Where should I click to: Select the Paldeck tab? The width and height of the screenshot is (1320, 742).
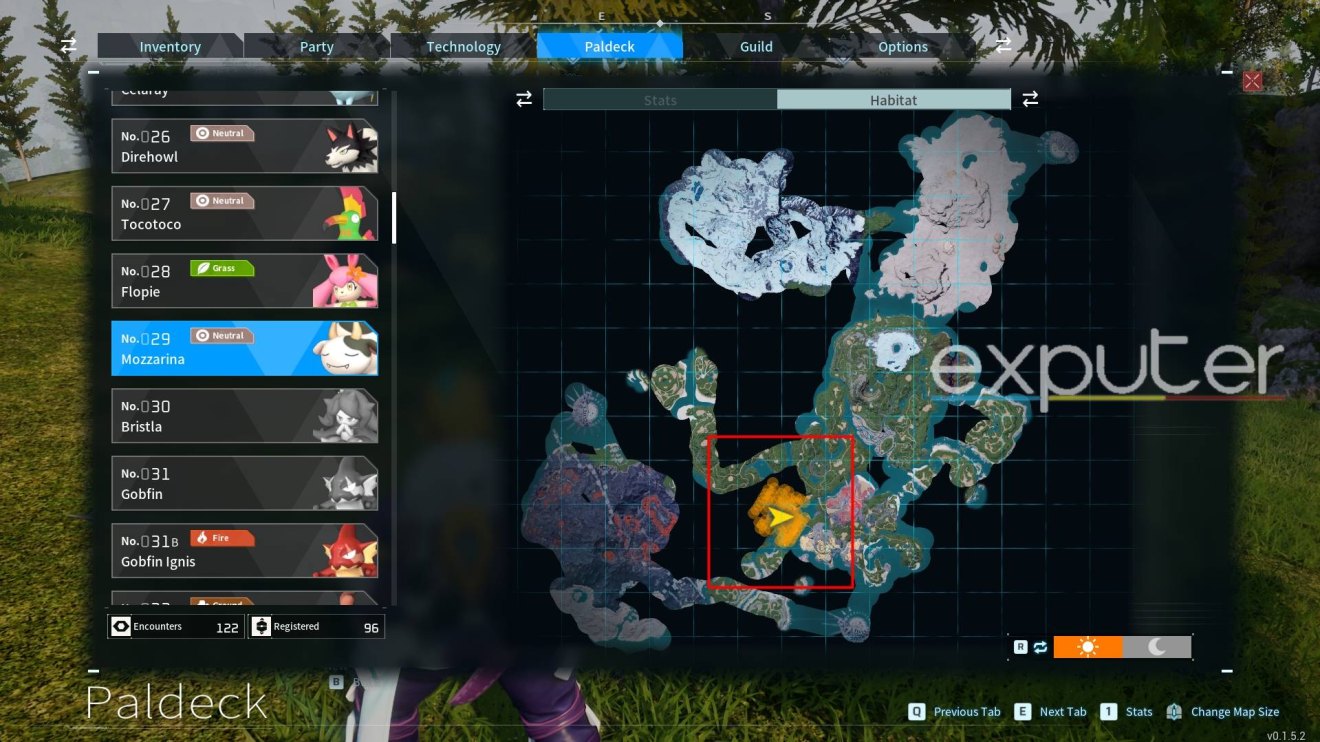(x=610, y=47)
